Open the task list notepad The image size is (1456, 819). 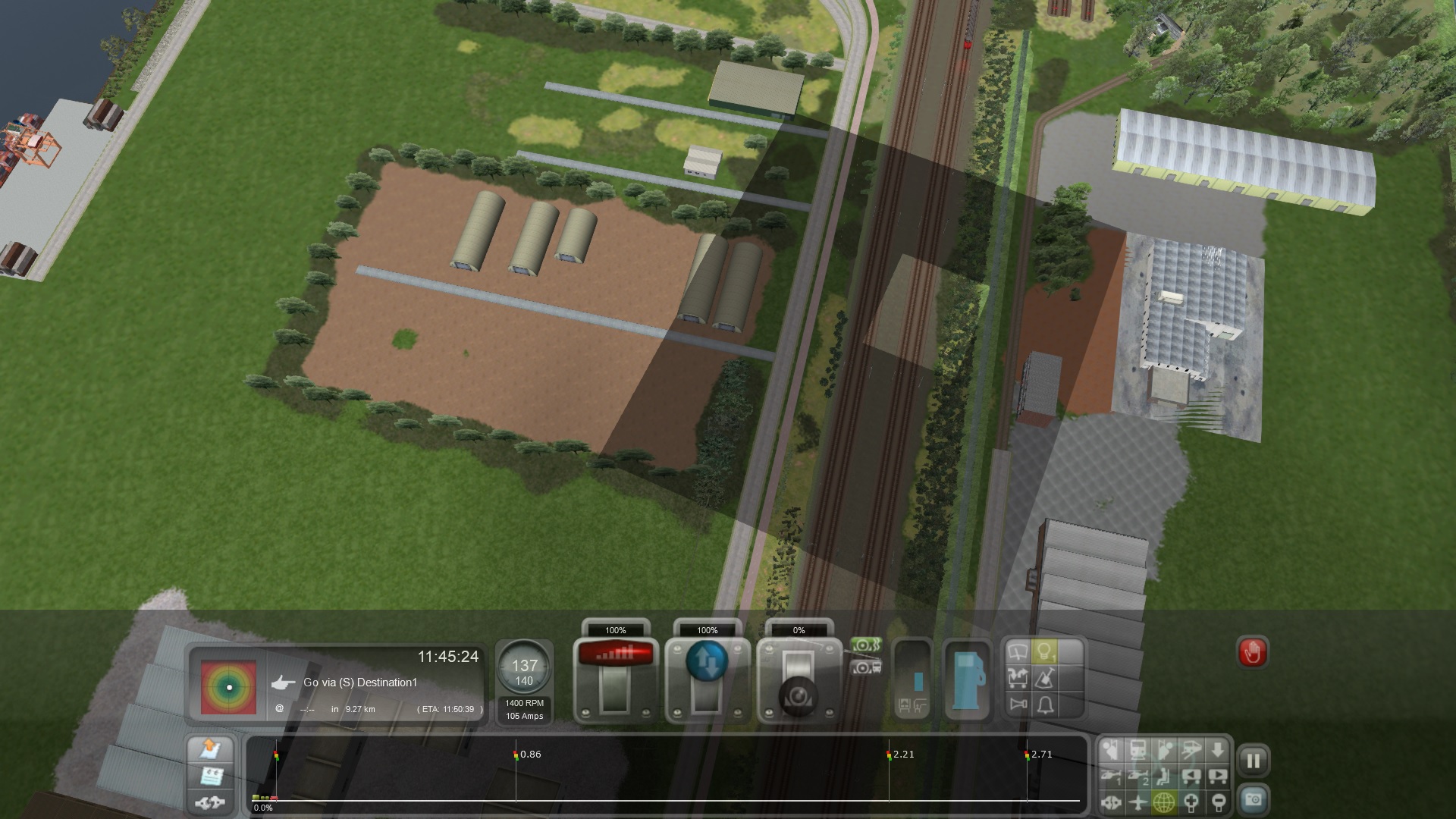click(209, 776)
